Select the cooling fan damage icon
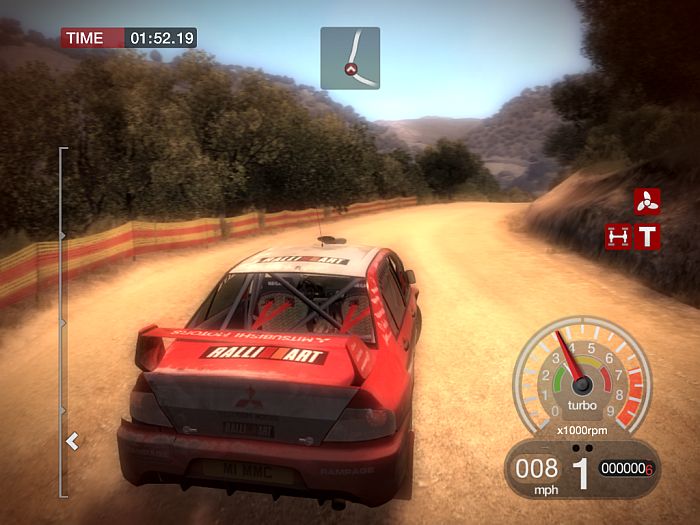 pyautogui.click(x=647, y=201)
